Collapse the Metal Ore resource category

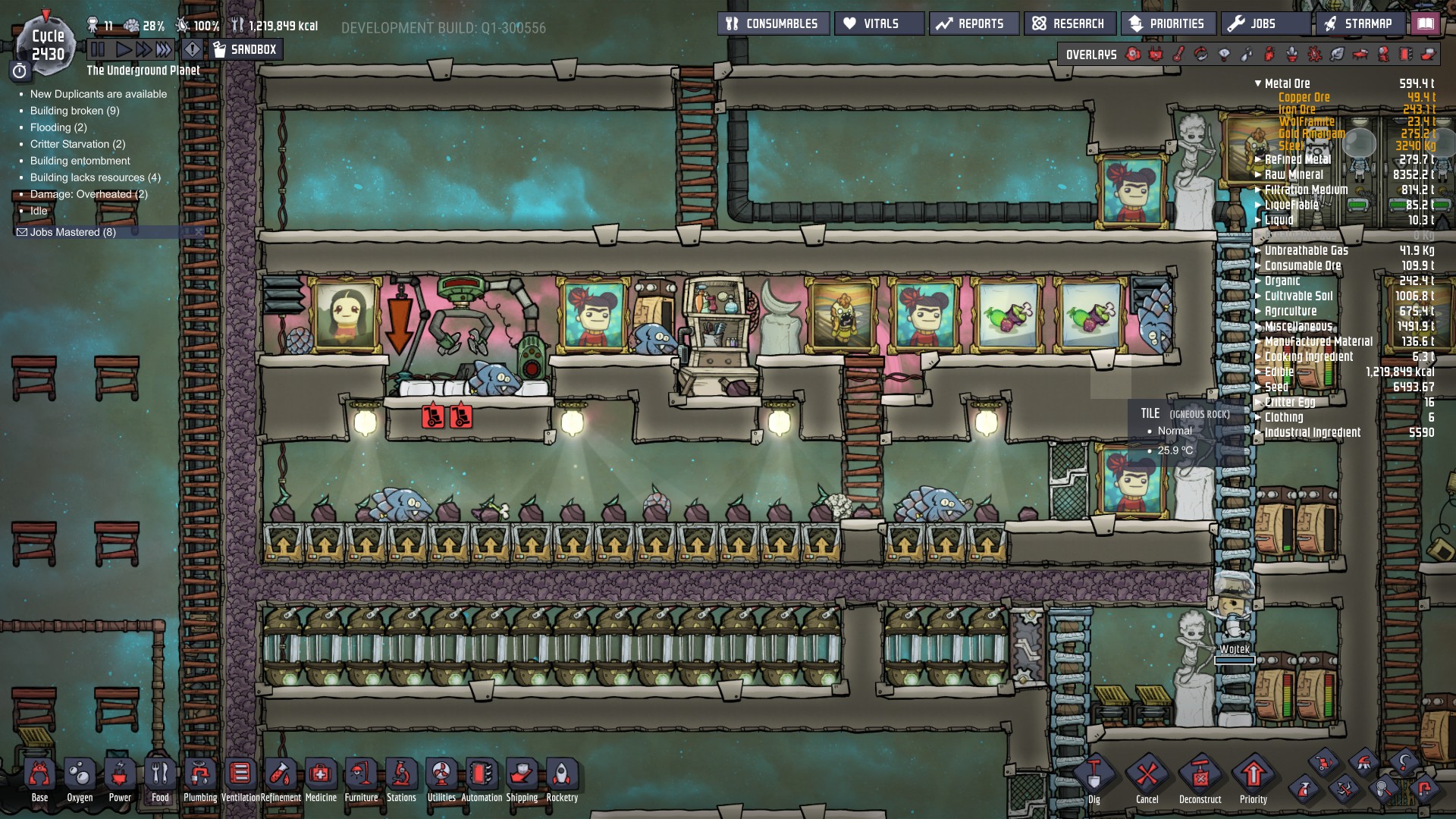1258,83
